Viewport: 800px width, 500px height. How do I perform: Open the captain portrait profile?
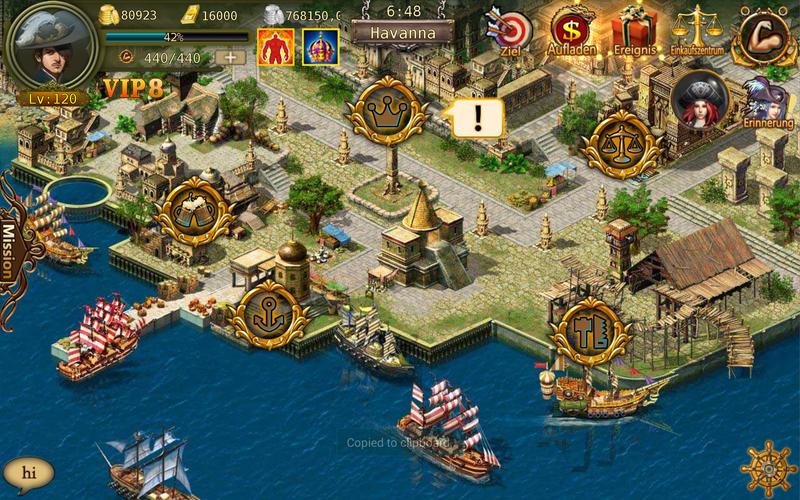coord(53,47)
